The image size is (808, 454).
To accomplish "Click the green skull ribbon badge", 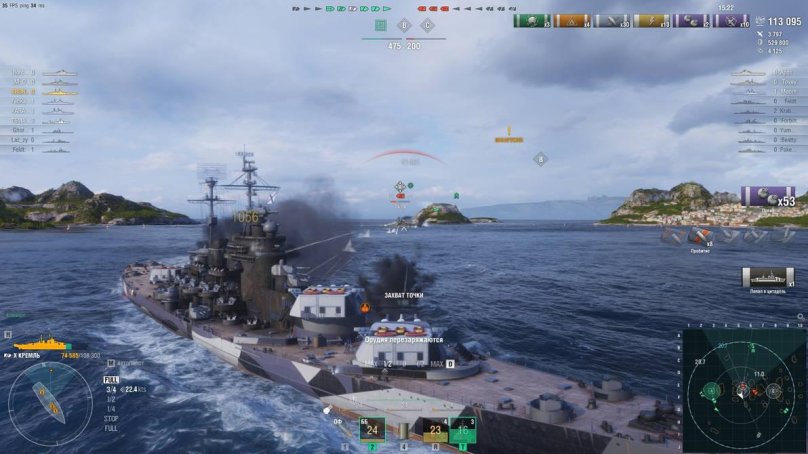I will coord(532,21).
